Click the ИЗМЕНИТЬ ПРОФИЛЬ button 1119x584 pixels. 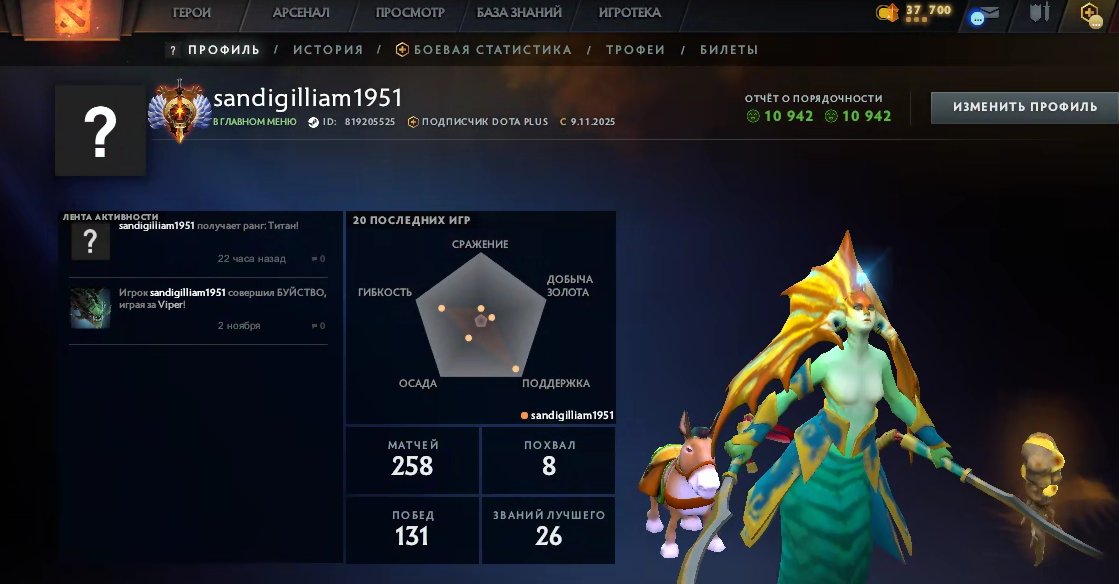tap(1024, 107)
